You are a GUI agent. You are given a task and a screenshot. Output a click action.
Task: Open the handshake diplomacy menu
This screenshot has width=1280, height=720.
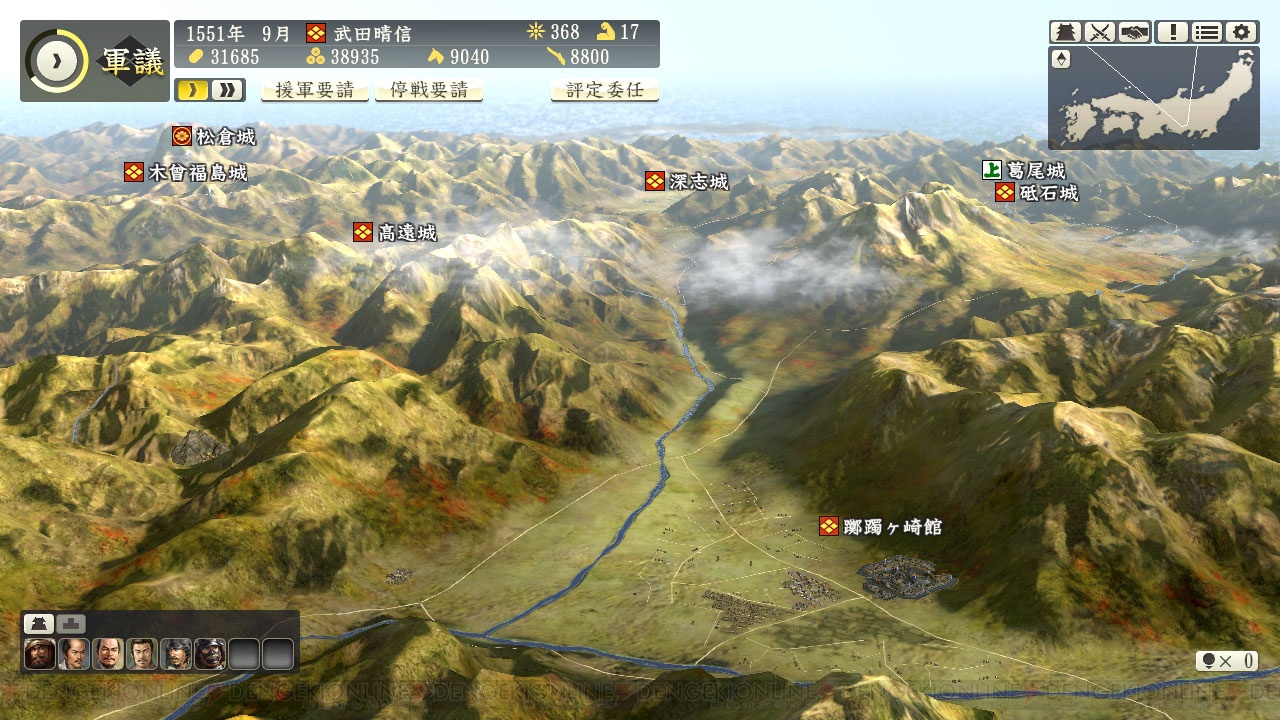point(1134,32)
